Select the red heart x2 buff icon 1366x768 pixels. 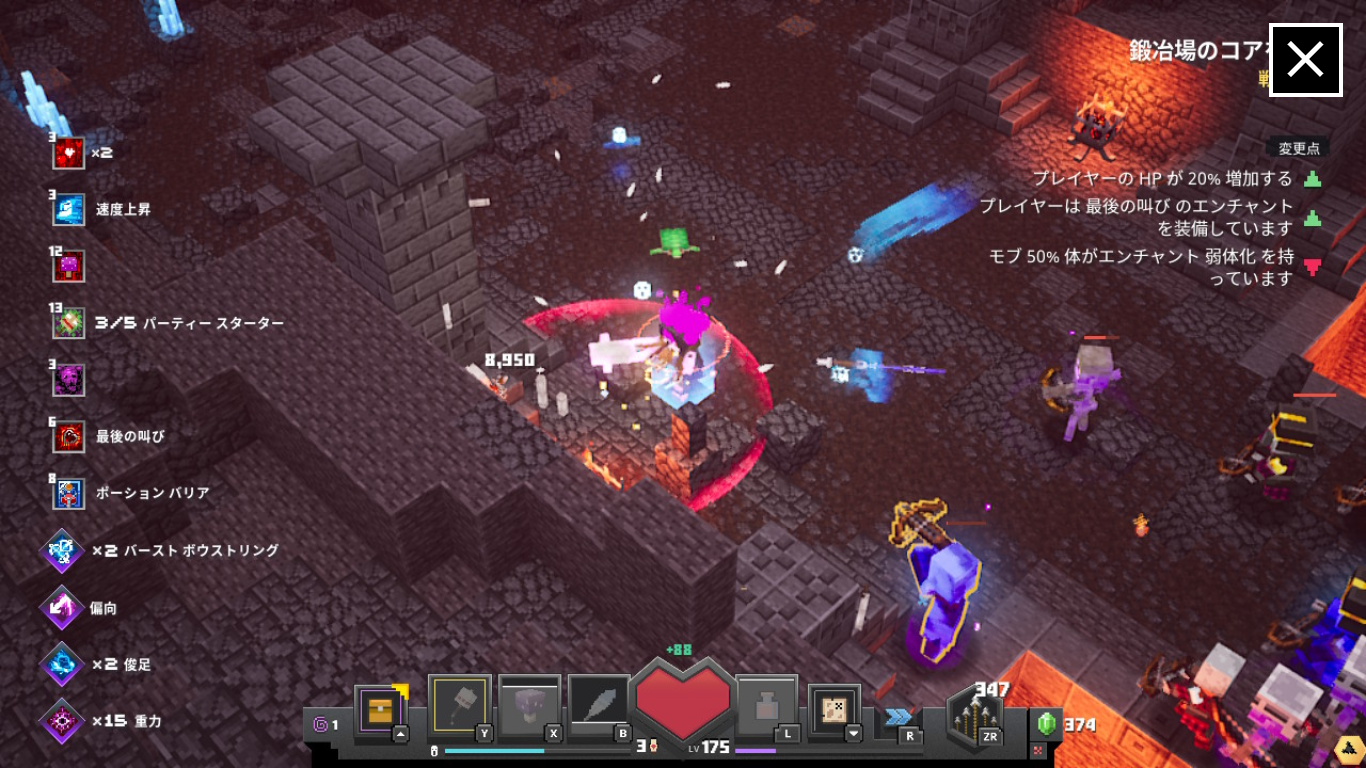click(69, 153)
